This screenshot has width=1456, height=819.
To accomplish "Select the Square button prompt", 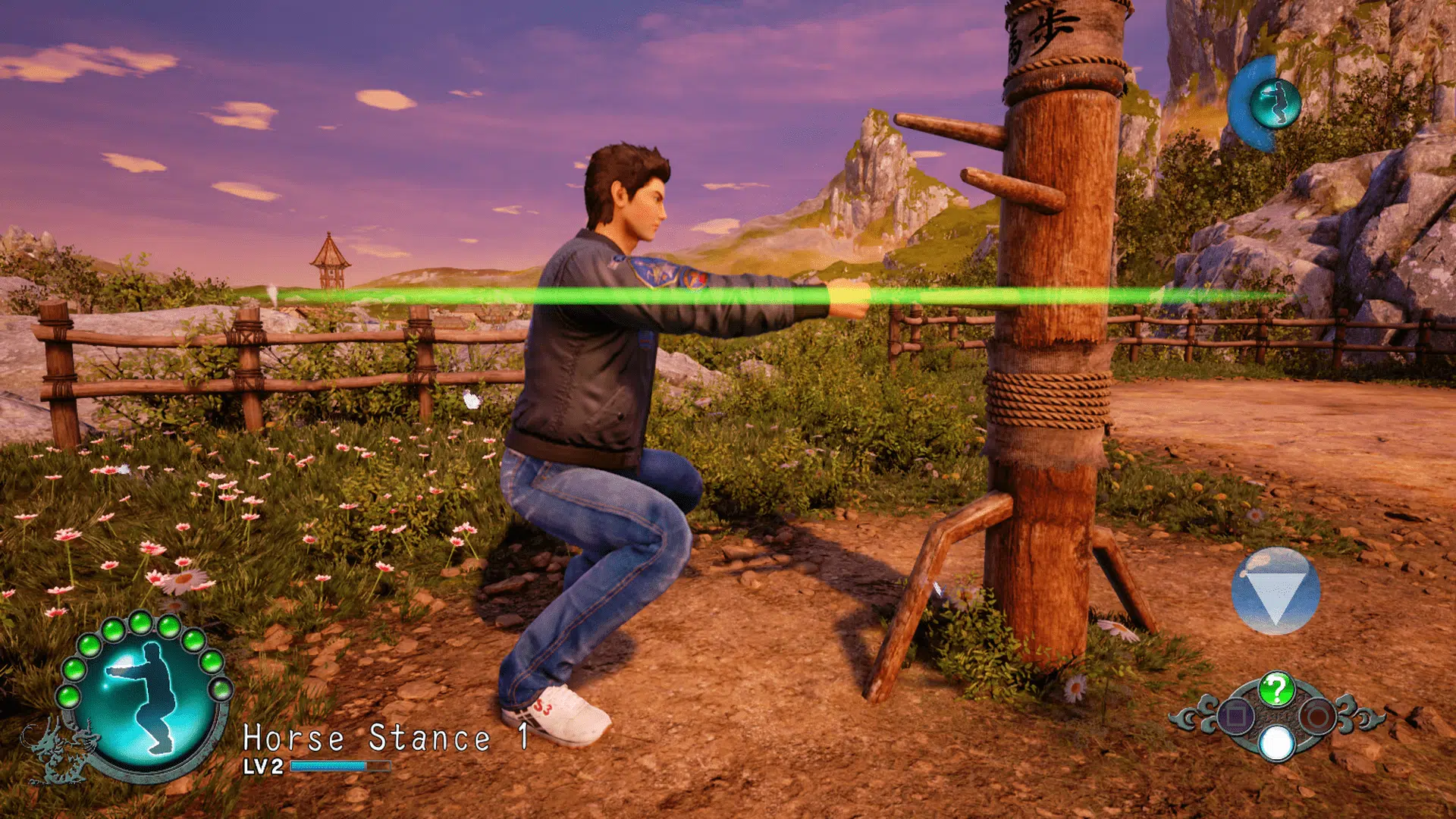I will [x=1235, y=716].
